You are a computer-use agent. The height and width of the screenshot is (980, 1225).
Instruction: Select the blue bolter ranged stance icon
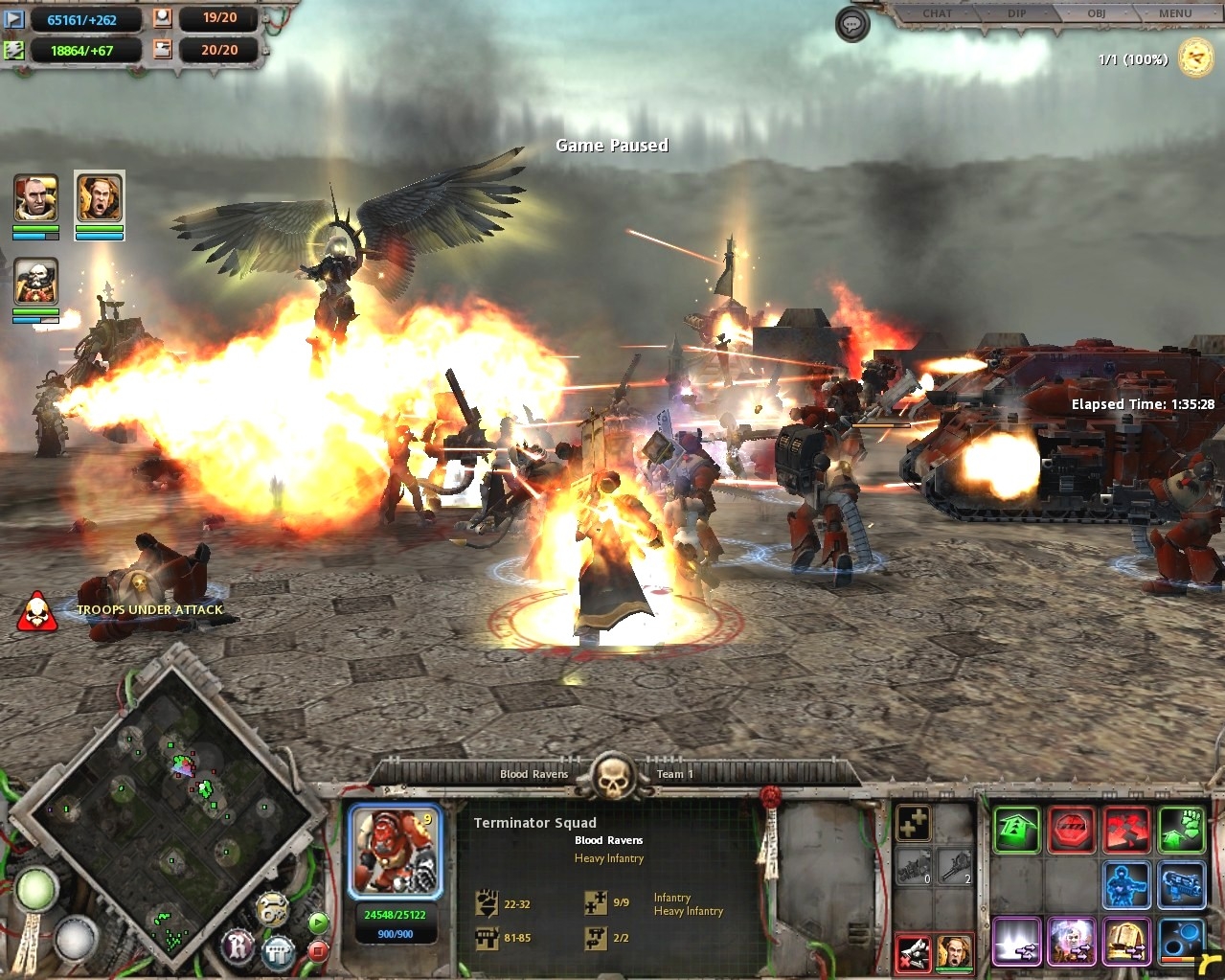(1181, 885)
